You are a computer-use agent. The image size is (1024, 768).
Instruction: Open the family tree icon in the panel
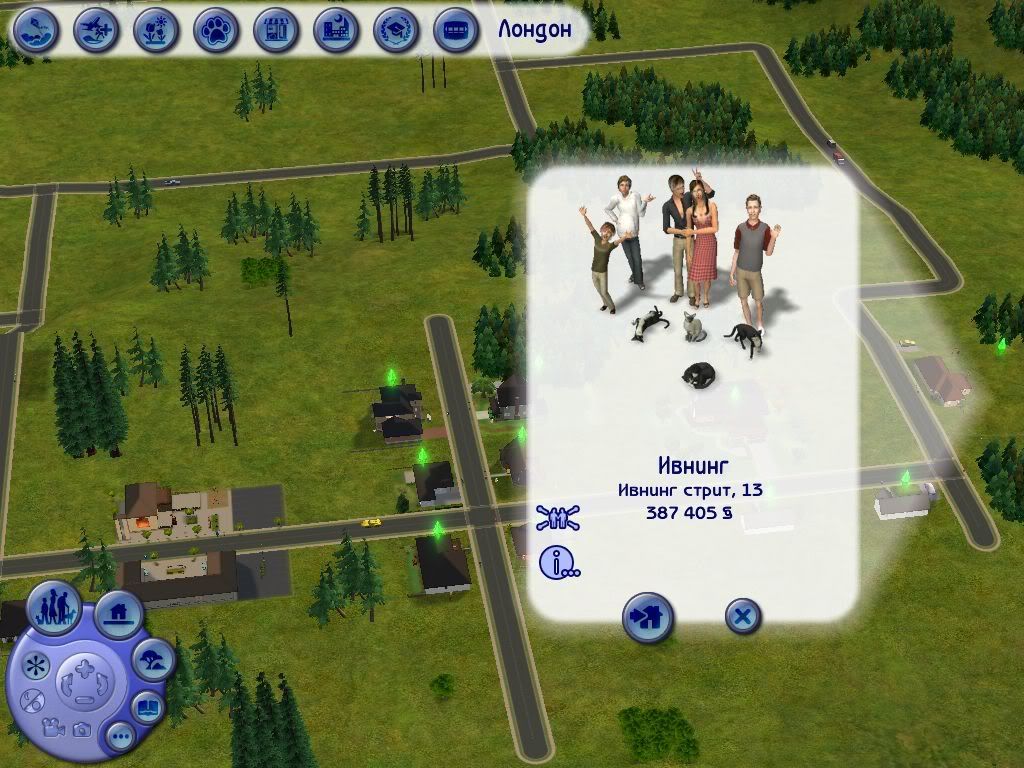pyautogui.click(x=558, y=518)
